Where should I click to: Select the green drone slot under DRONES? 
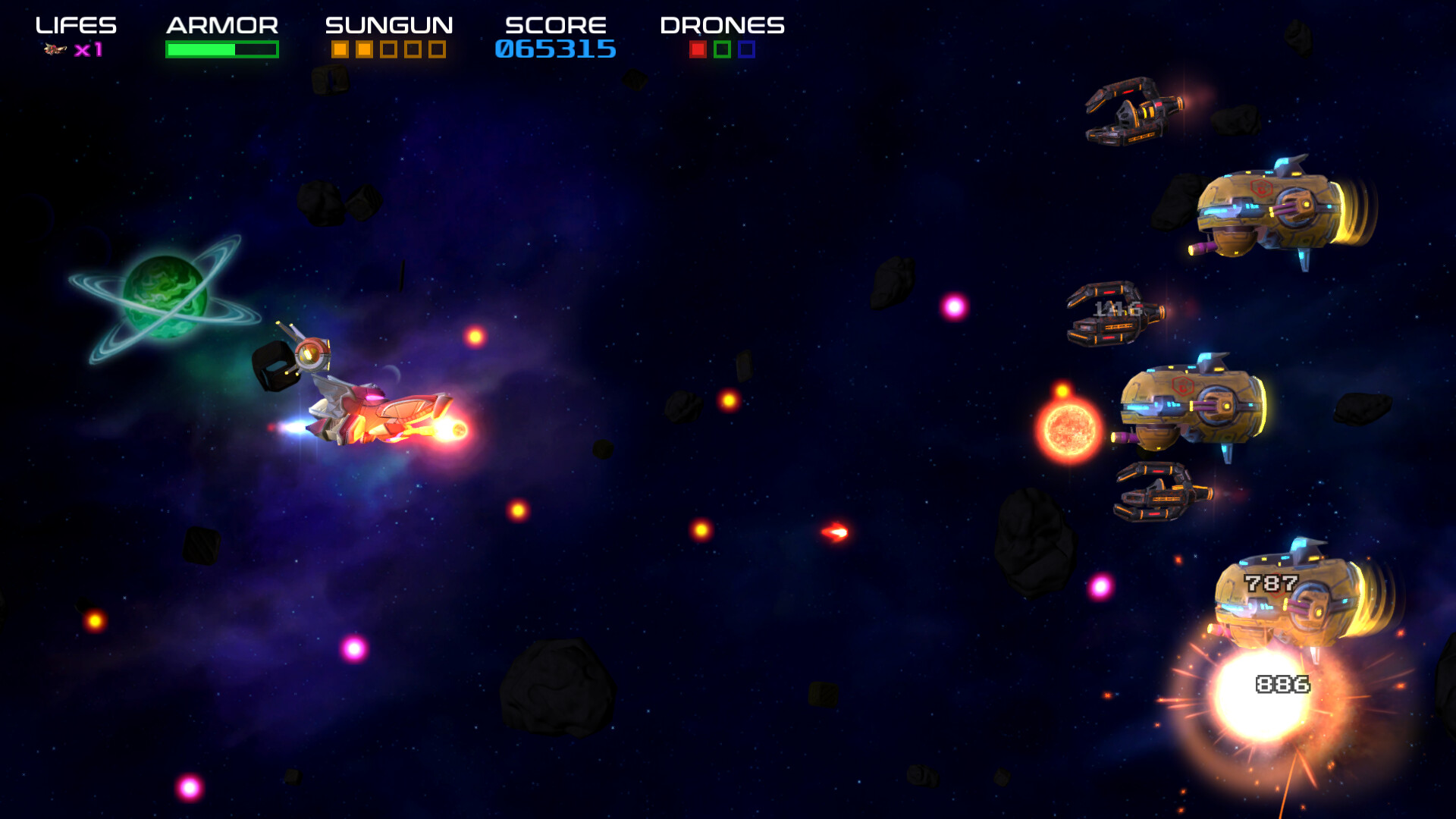(723, 51)
